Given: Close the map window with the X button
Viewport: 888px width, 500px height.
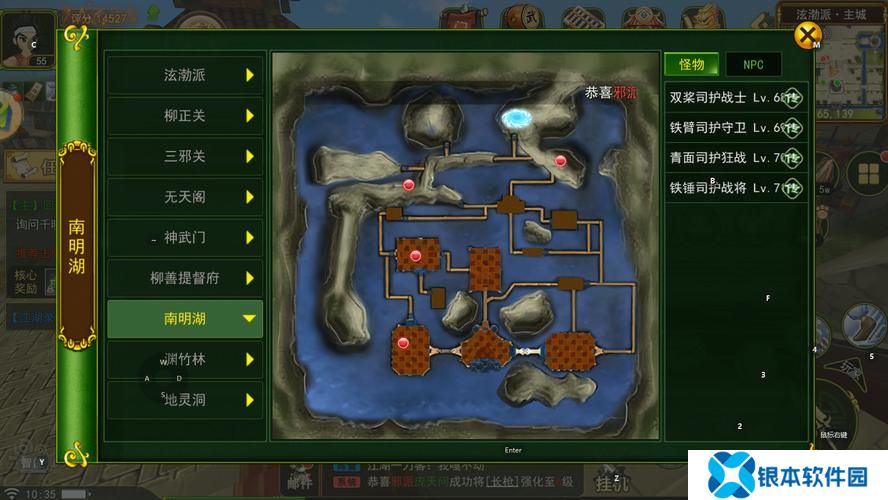Looking at the screenshot, I should point(806,37).
